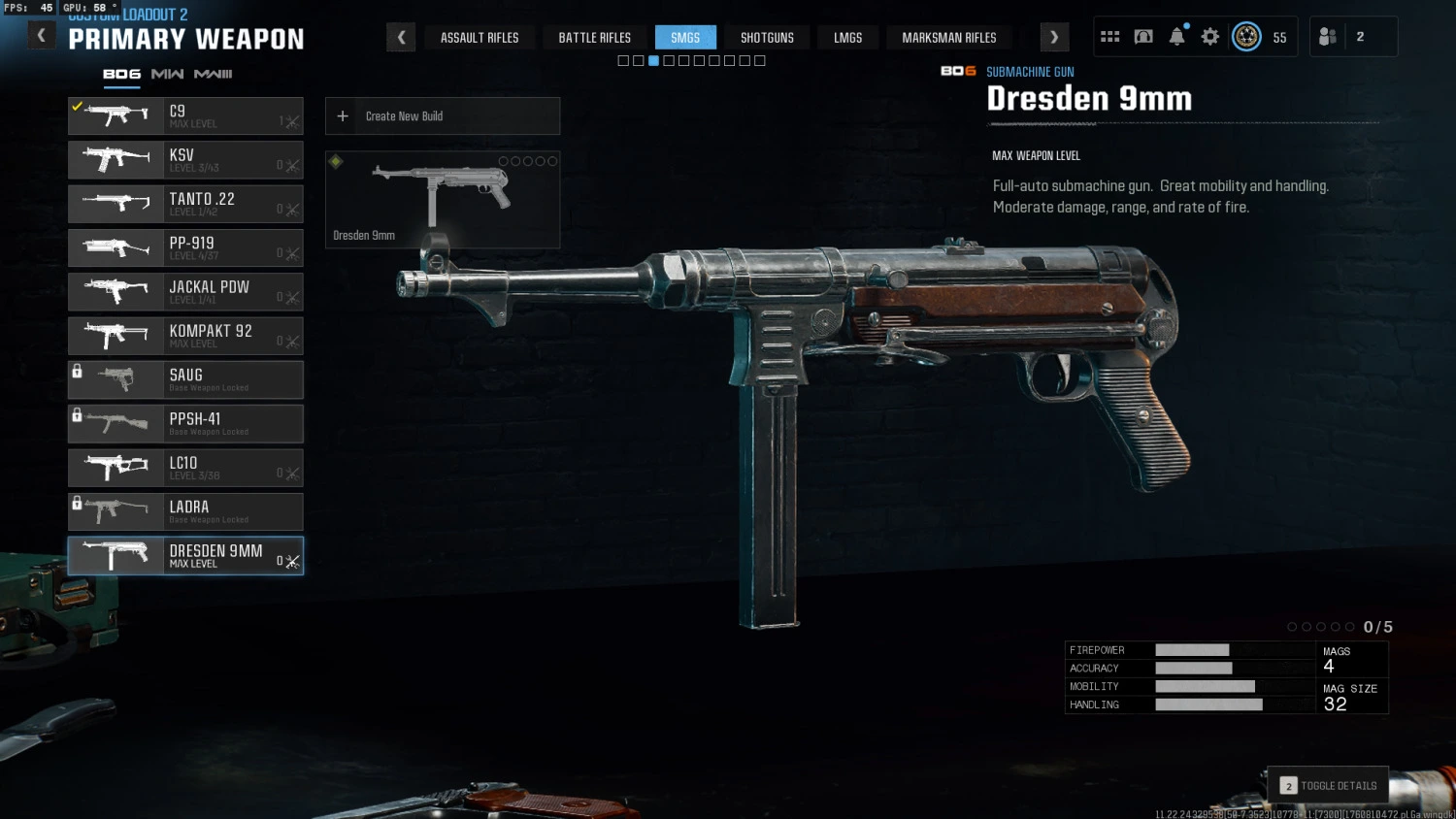The width and height of the screenshot is (1456, 819).
Task: Select the C9 submachine gun
Action: tap(185, 116)
